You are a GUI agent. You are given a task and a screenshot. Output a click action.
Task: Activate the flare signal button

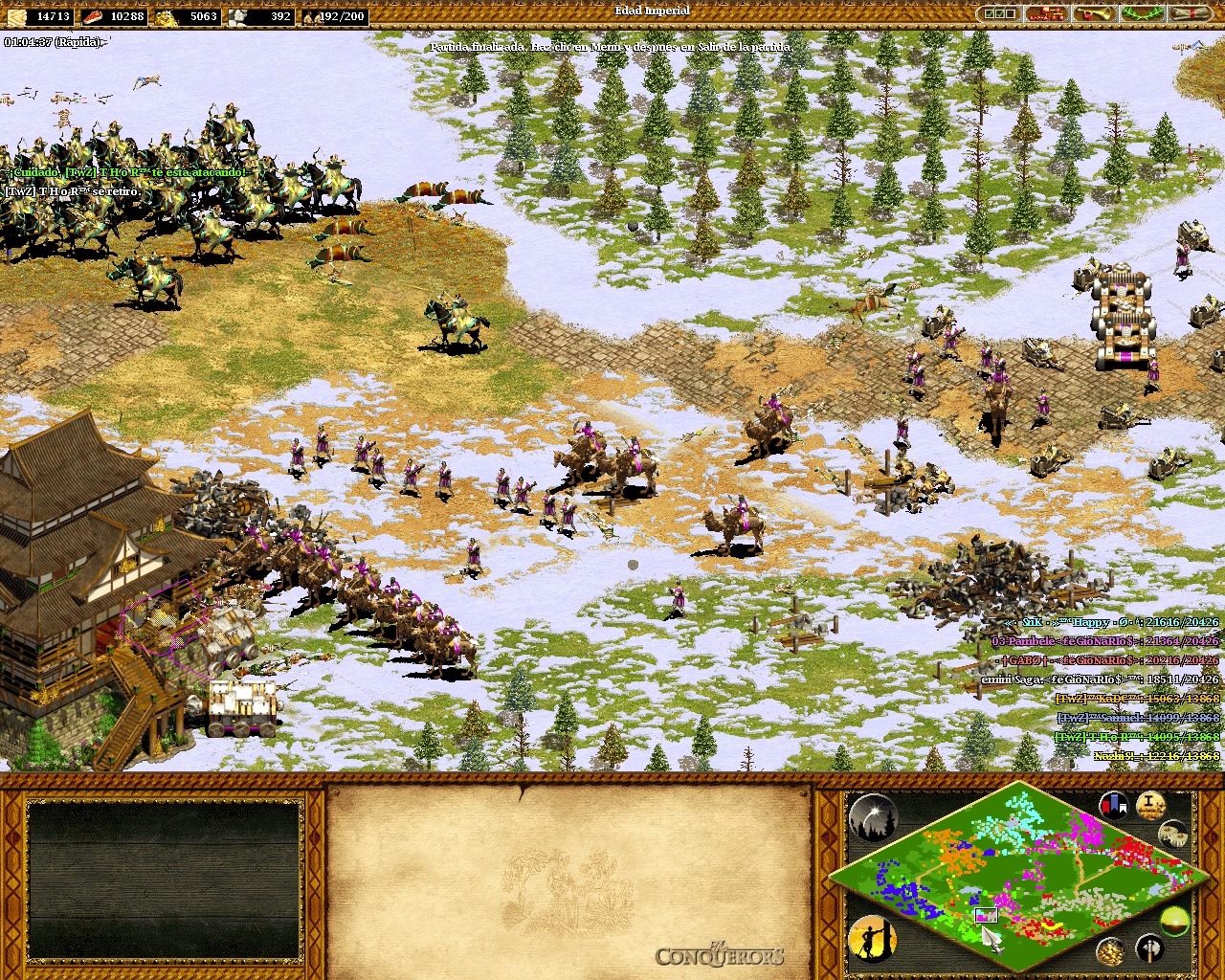[x=872, y=818]
